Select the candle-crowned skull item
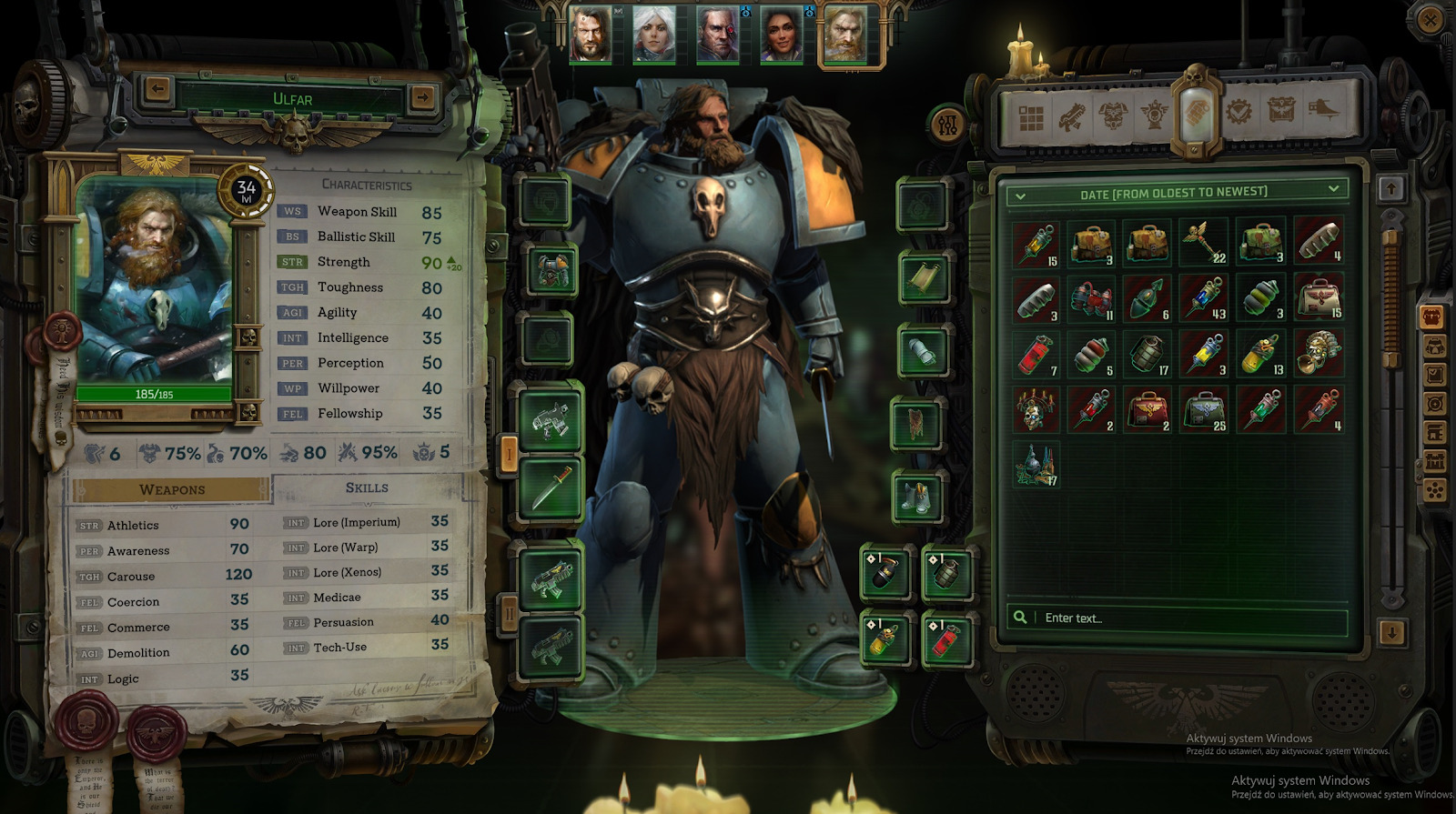The height and width of the screenshot is (814, 1456). click(1036, 410)
